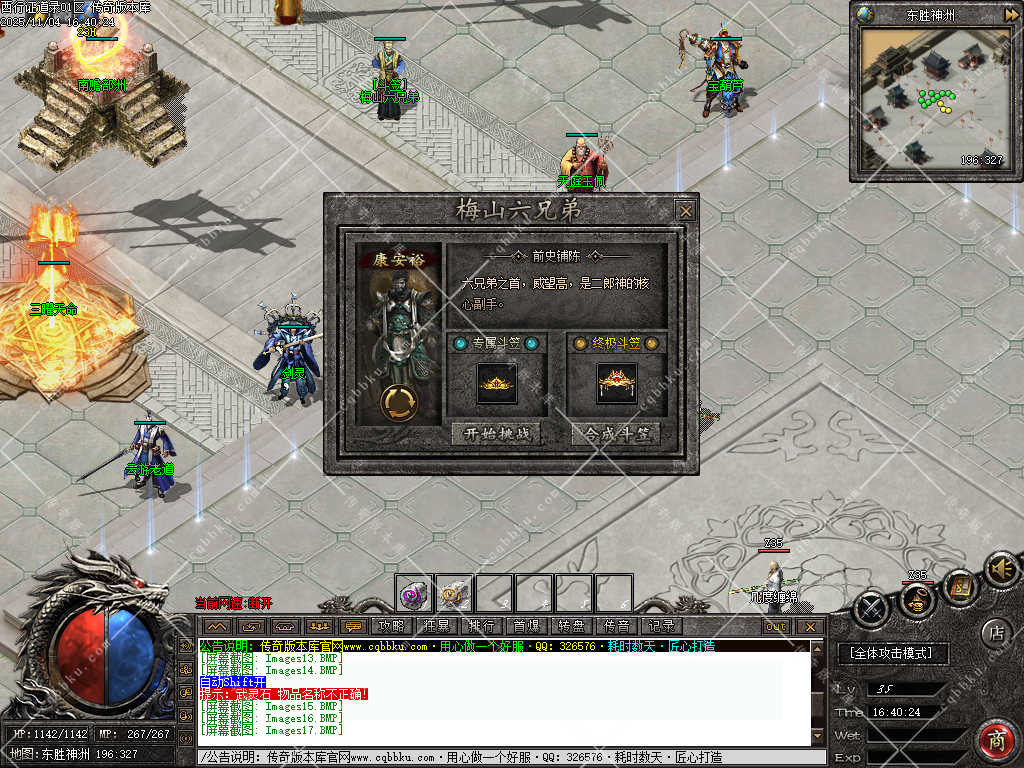Open the 首爆 panel
1024x768 pixels.
coord(526,626)
